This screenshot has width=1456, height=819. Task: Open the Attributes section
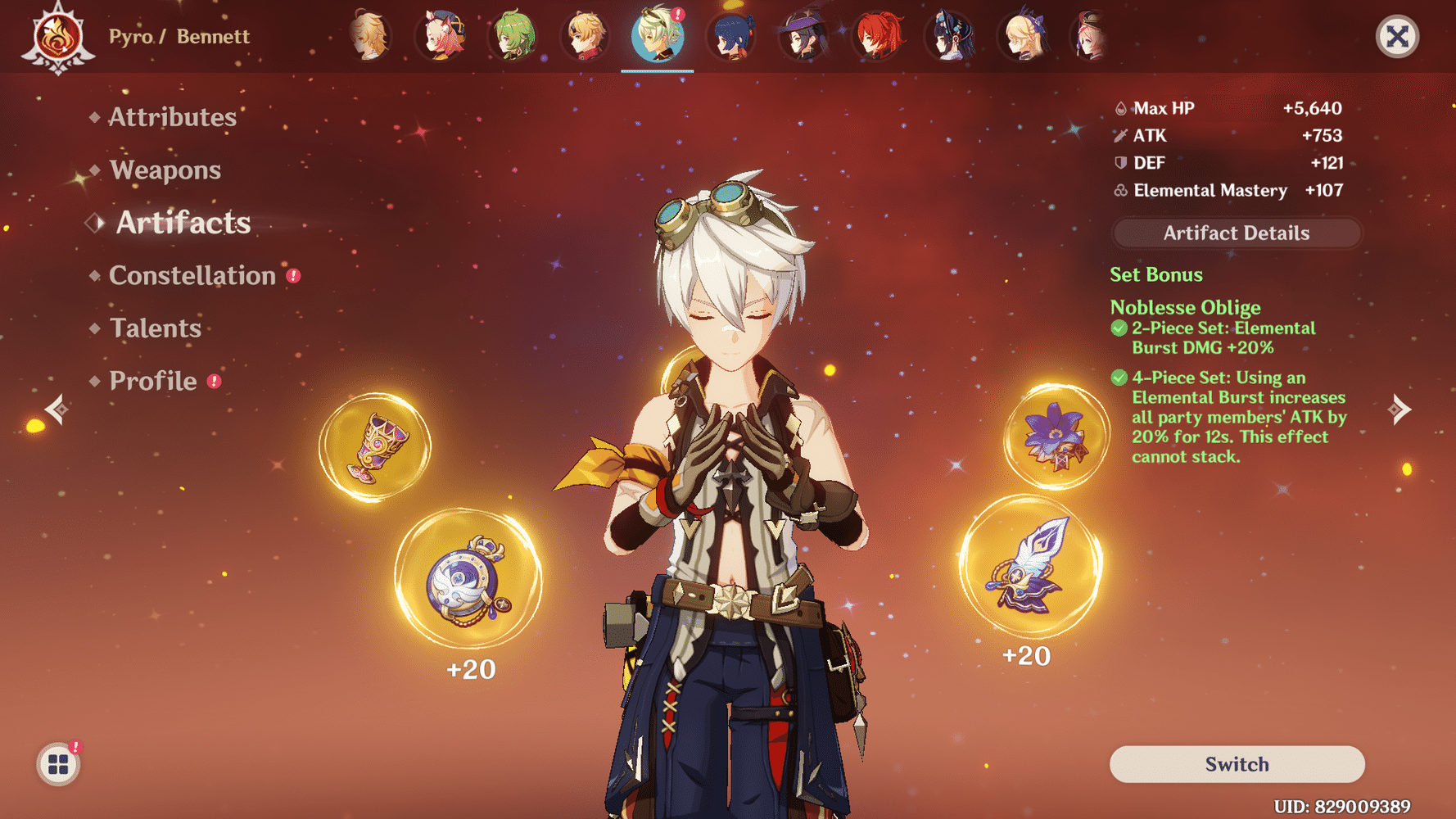pos(172,117)
